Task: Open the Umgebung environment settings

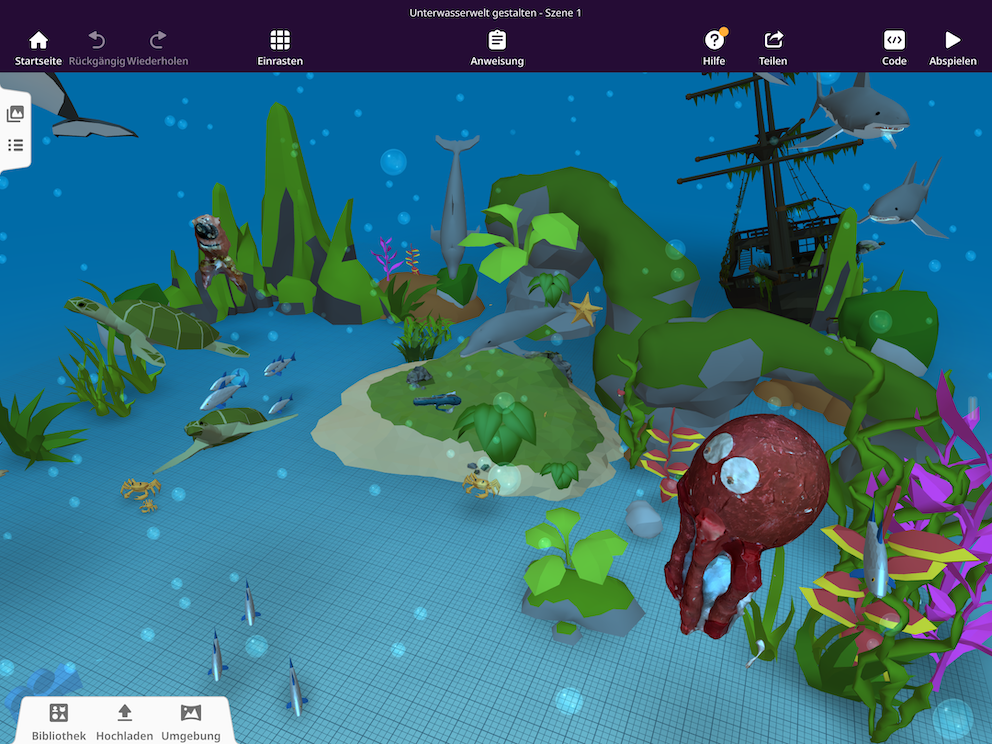Action: click(x=190, y=720)
